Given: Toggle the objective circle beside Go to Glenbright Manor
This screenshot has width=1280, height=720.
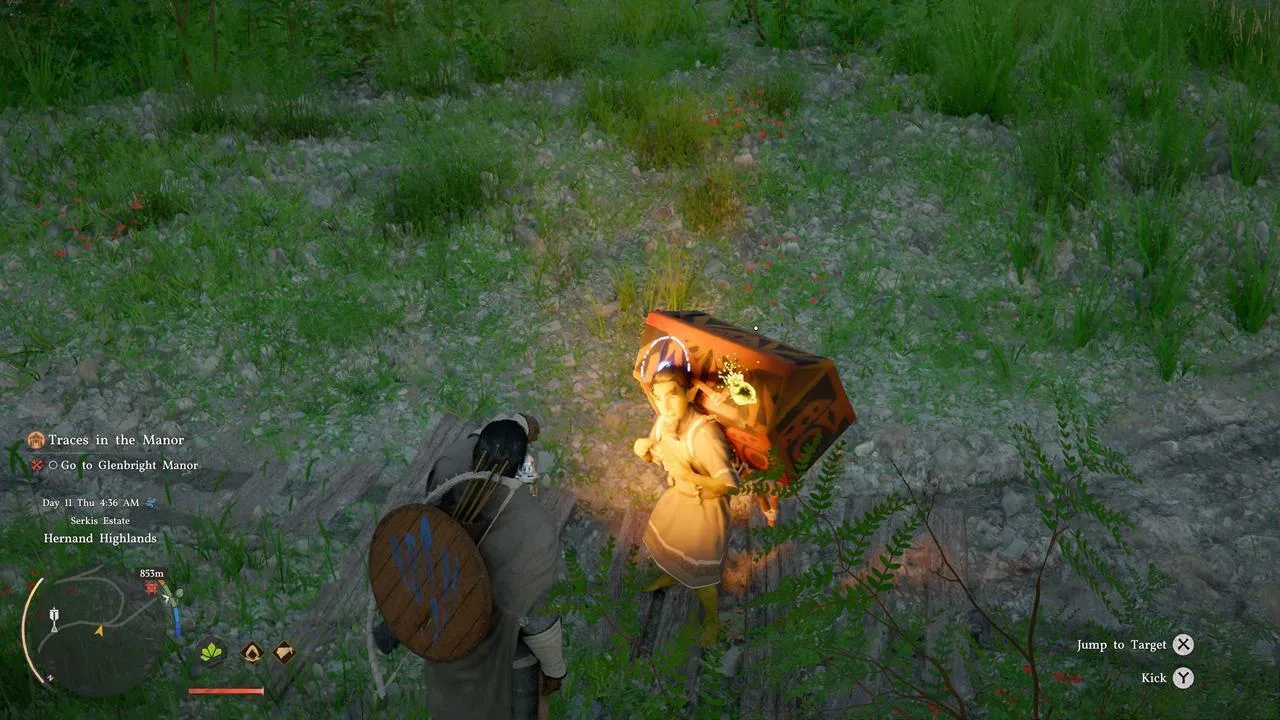Looking at the screenshot, I should click(x=54, y=465).
